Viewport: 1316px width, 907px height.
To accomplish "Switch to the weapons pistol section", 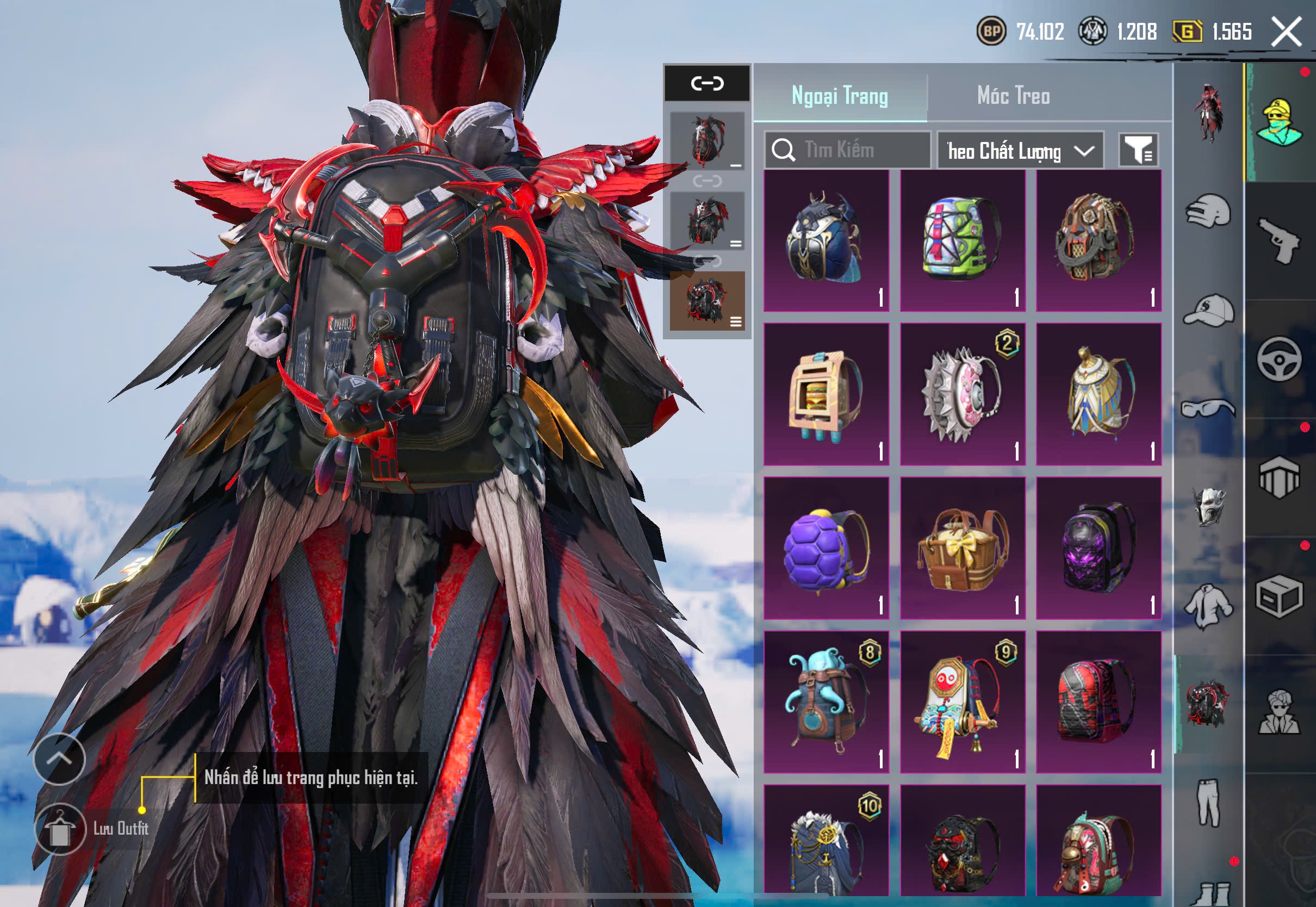I will (1280, 240).
